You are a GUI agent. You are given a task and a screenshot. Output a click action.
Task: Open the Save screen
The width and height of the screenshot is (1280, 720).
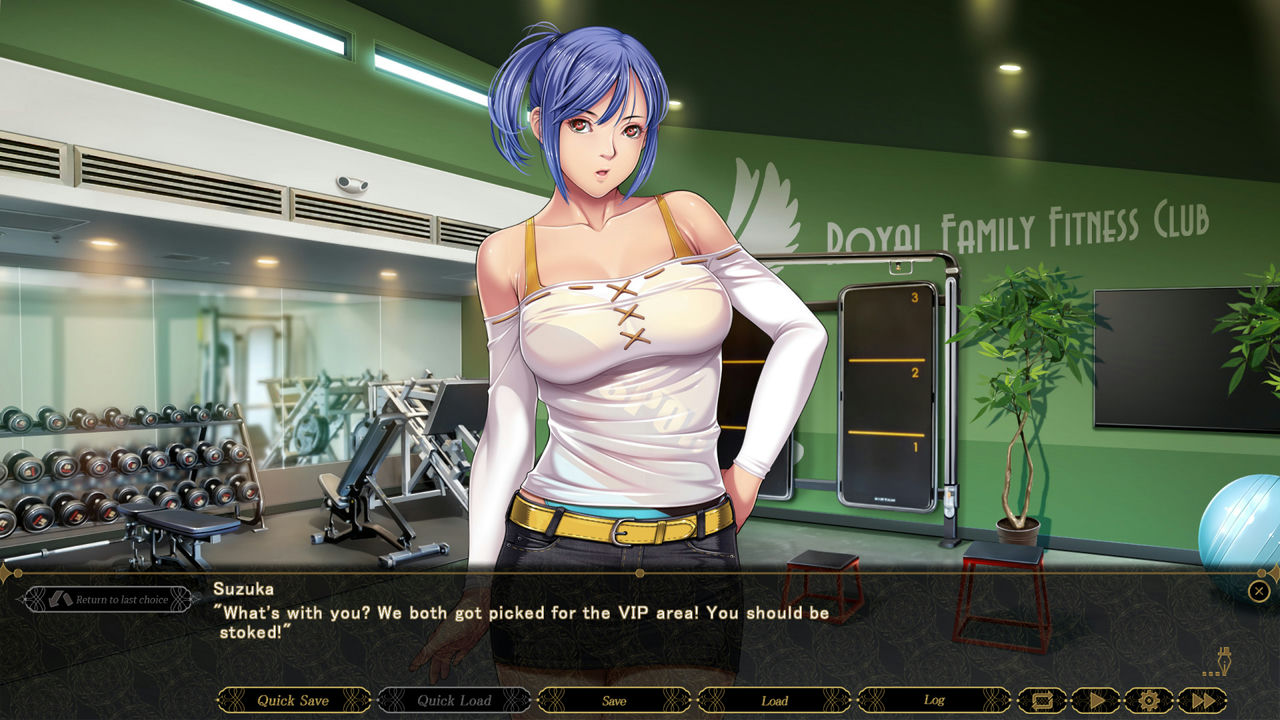click(613, 701)
